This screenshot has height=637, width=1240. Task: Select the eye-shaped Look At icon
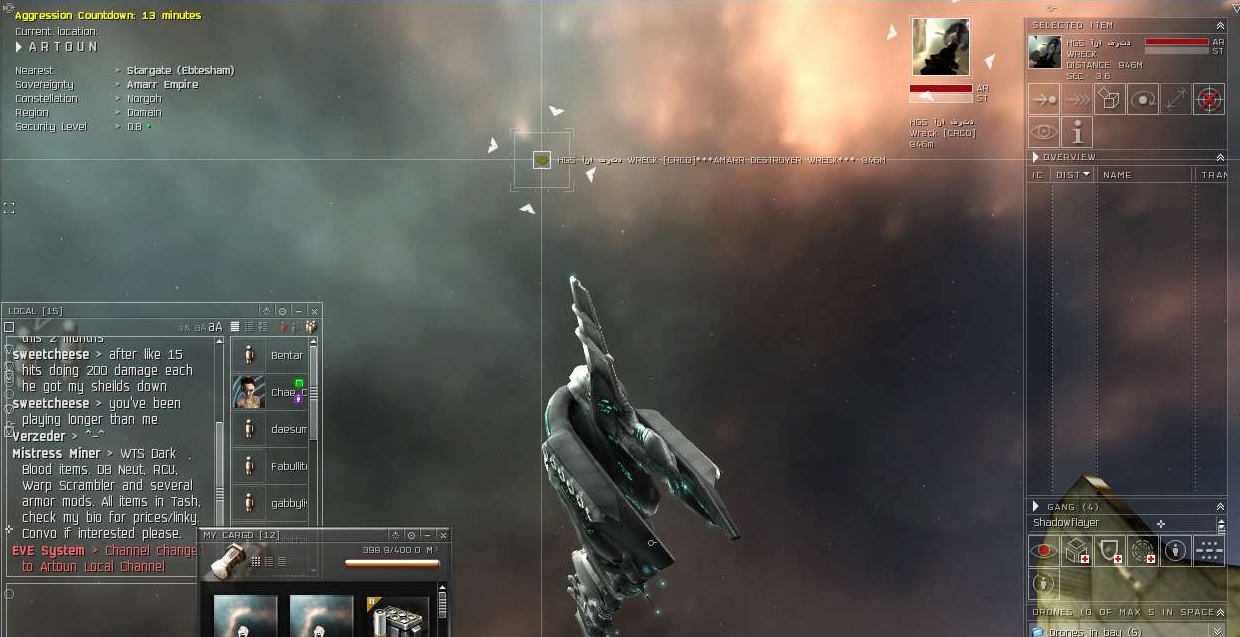click(1044, 132)
